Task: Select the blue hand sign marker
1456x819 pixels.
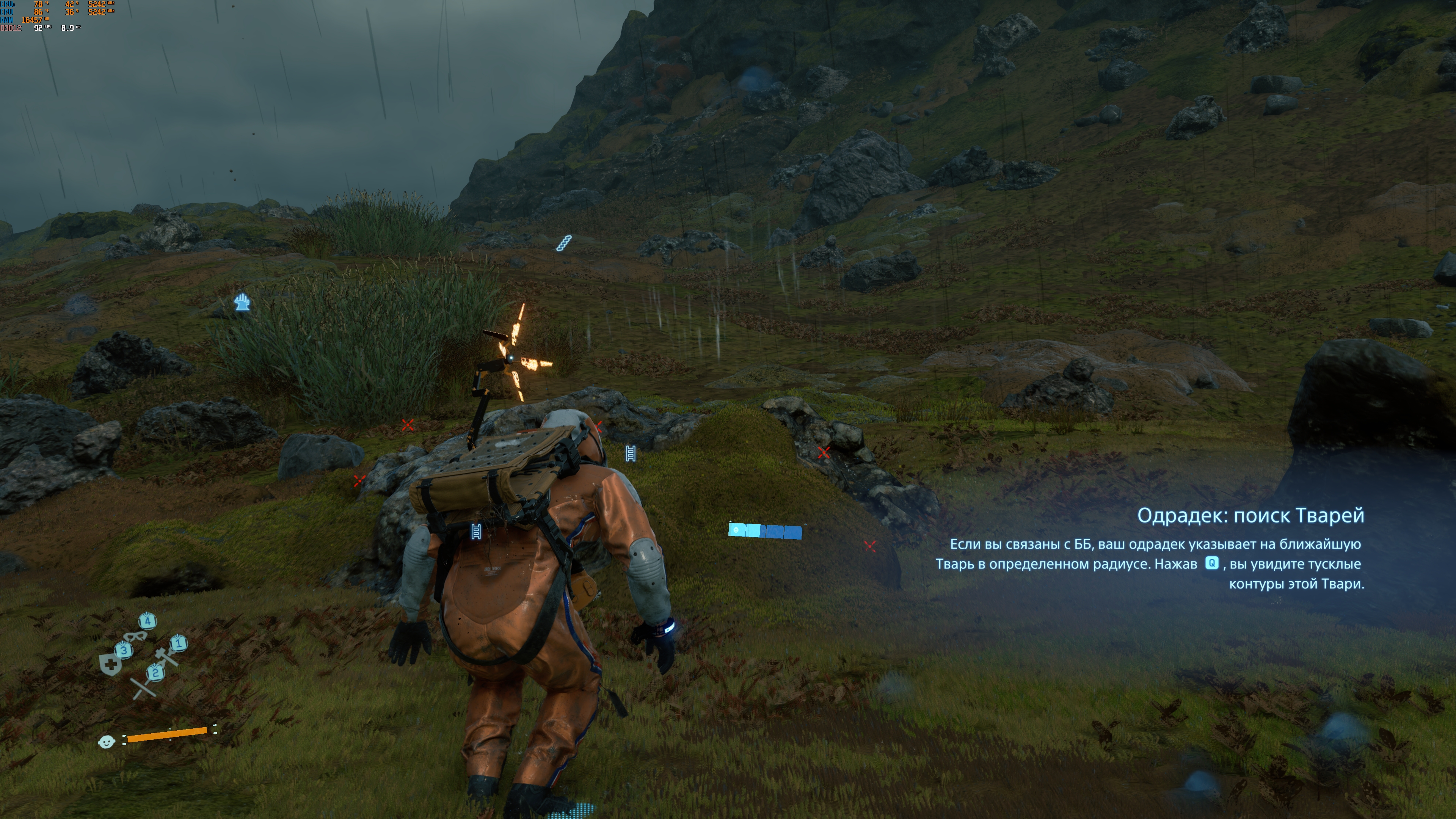Action: click(243, 302)
